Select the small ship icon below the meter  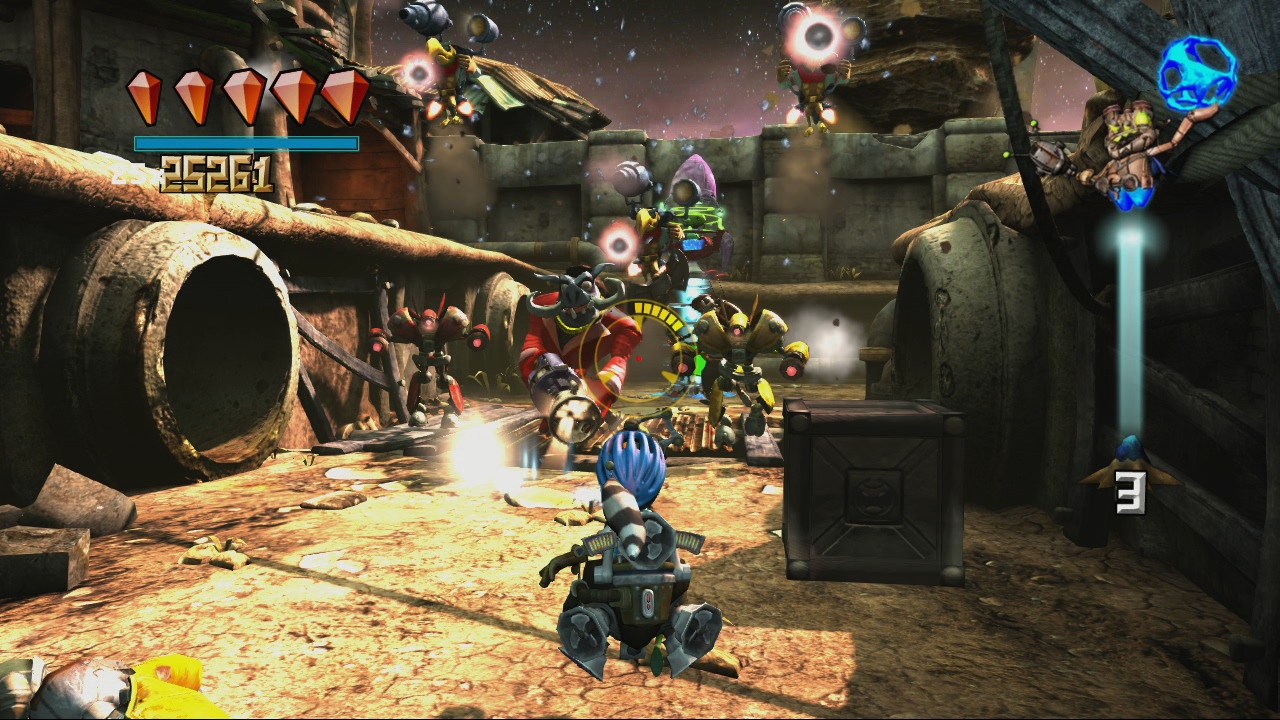[x=1129, y=463]
